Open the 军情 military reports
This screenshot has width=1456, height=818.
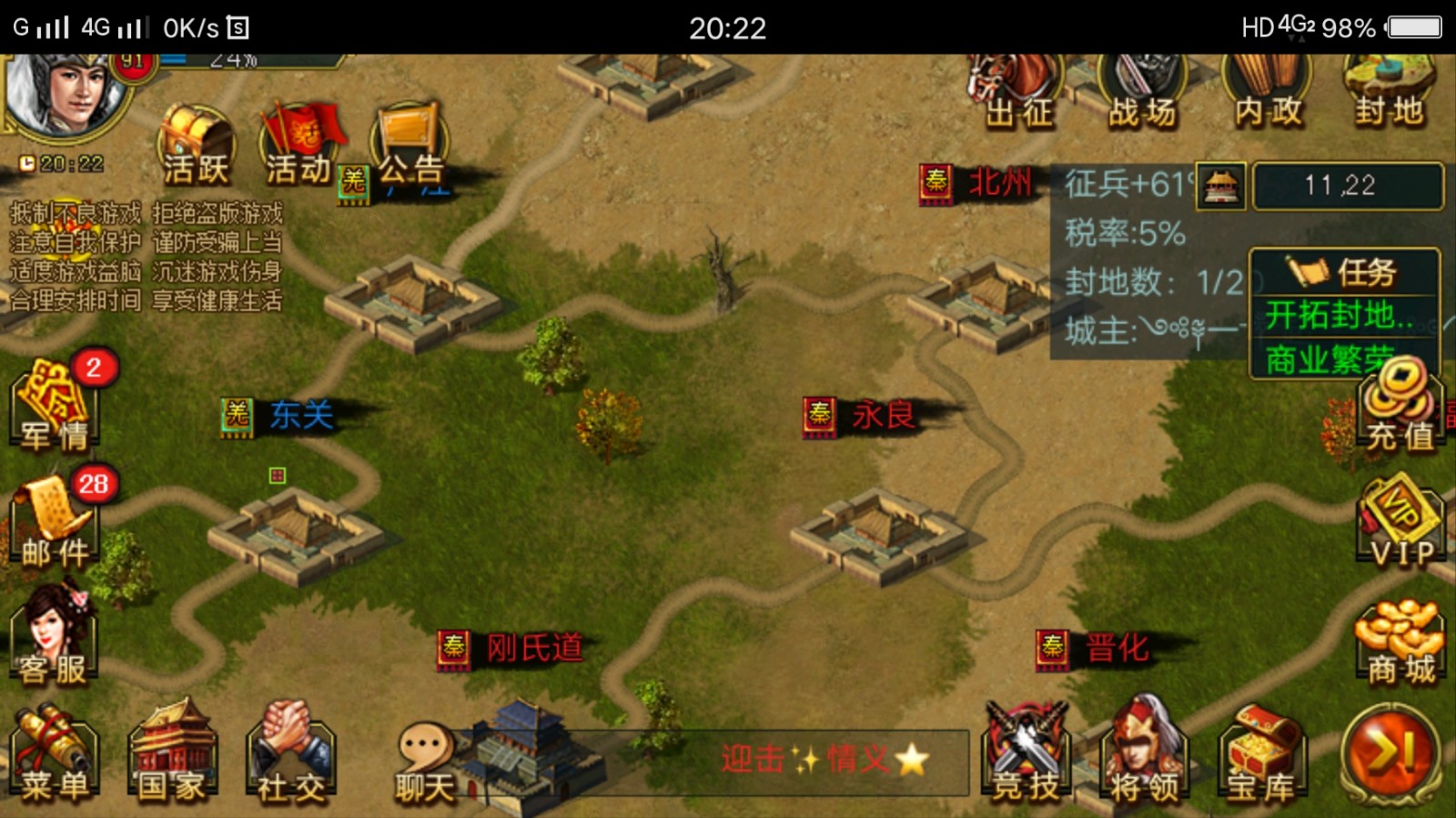[x=55, y=405]
